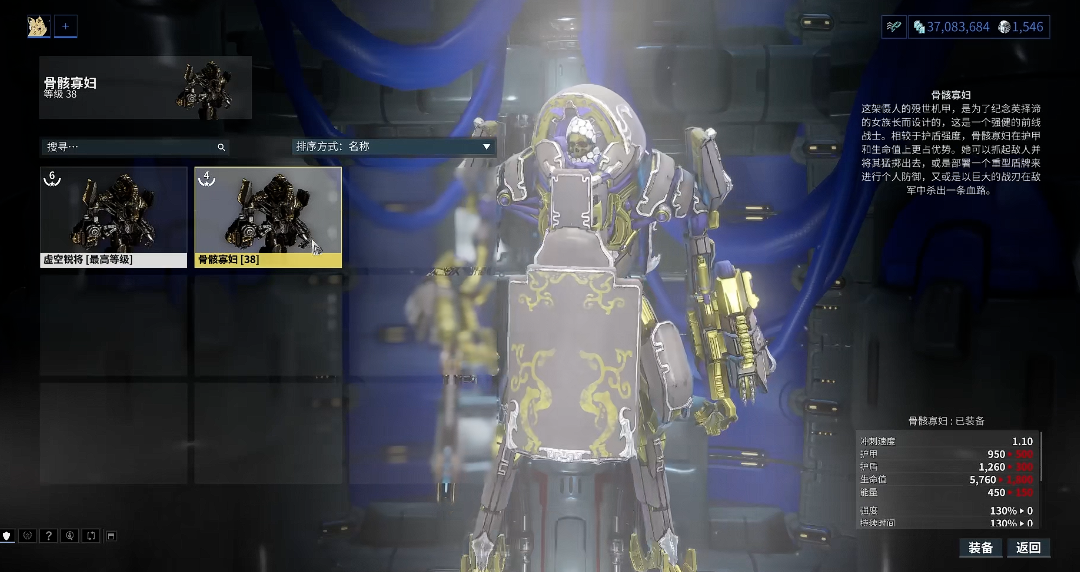Viewport: 1080px width, 572px height.
Task: Select the 虚空锐将 necramech tile
Action: point(113,217)
